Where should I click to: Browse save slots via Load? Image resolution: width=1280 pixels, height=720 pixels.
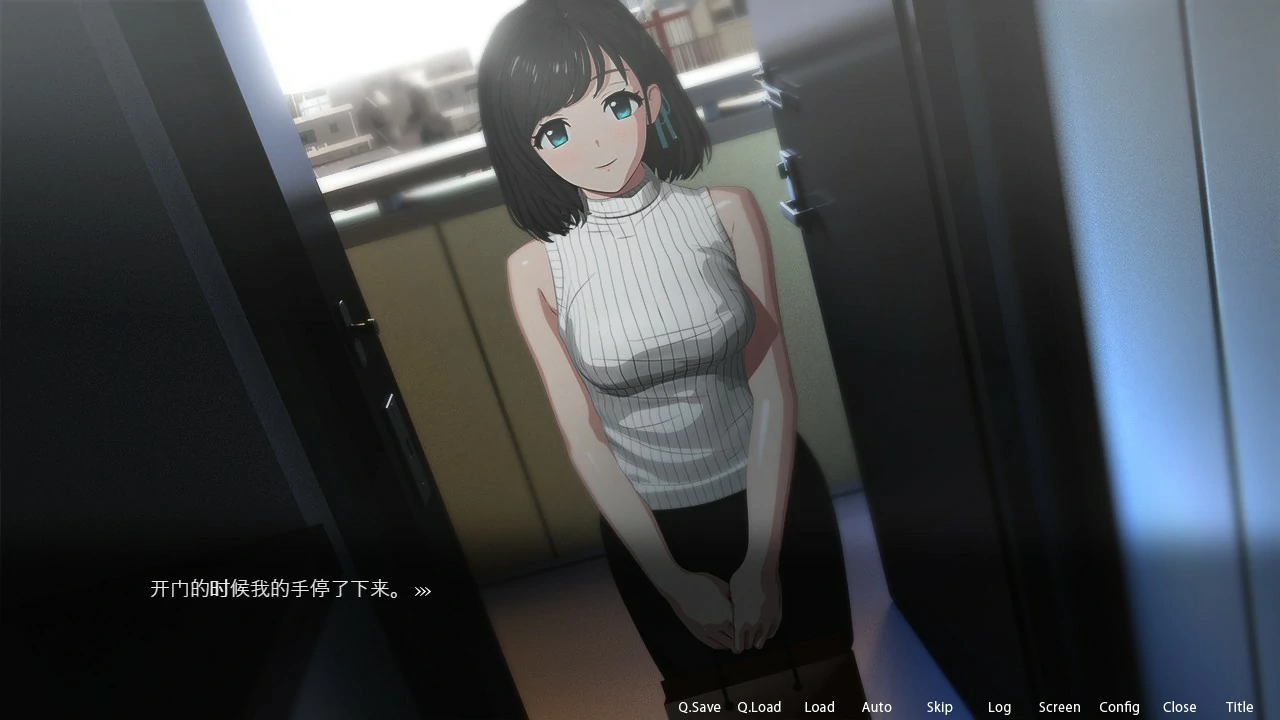820,707
